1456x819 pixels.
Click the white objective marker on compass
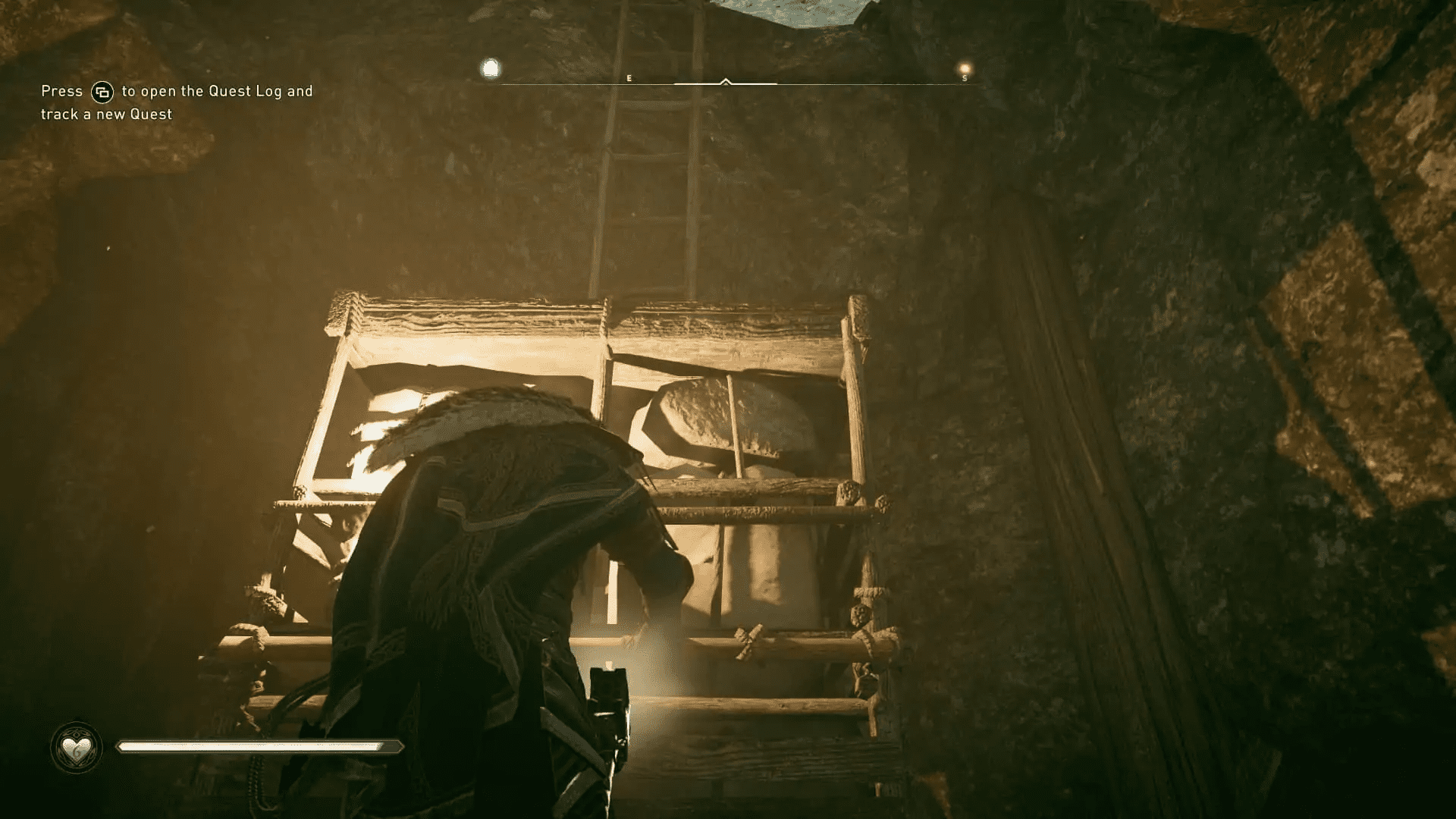coord(491,68)
